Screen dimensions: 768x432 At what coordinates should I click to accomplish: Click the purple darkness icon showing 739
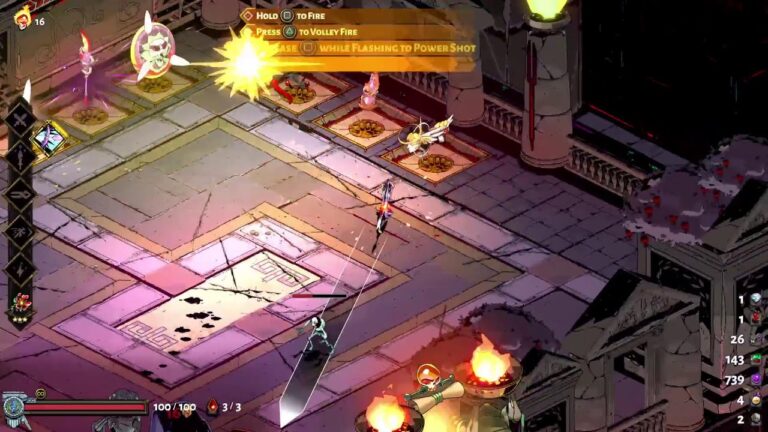coord(756,379)
